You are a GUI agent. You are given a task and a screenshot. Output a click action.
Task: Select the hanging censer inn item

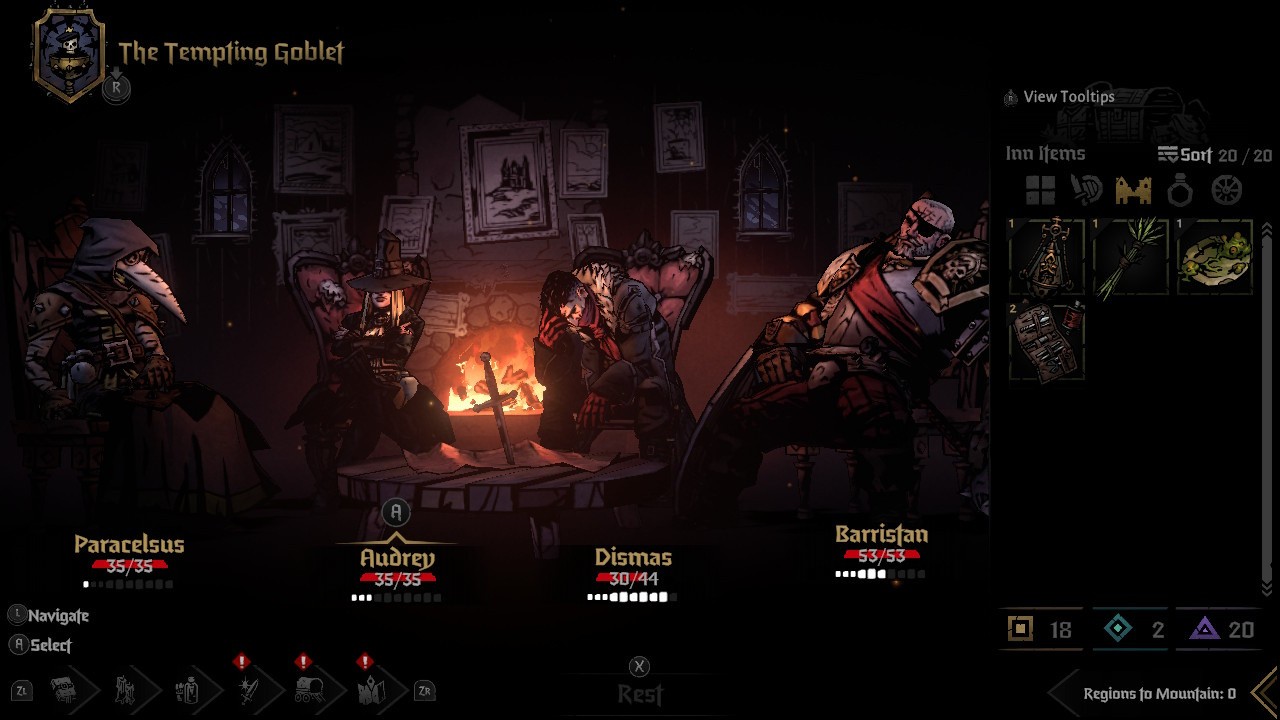point(1047,257)
